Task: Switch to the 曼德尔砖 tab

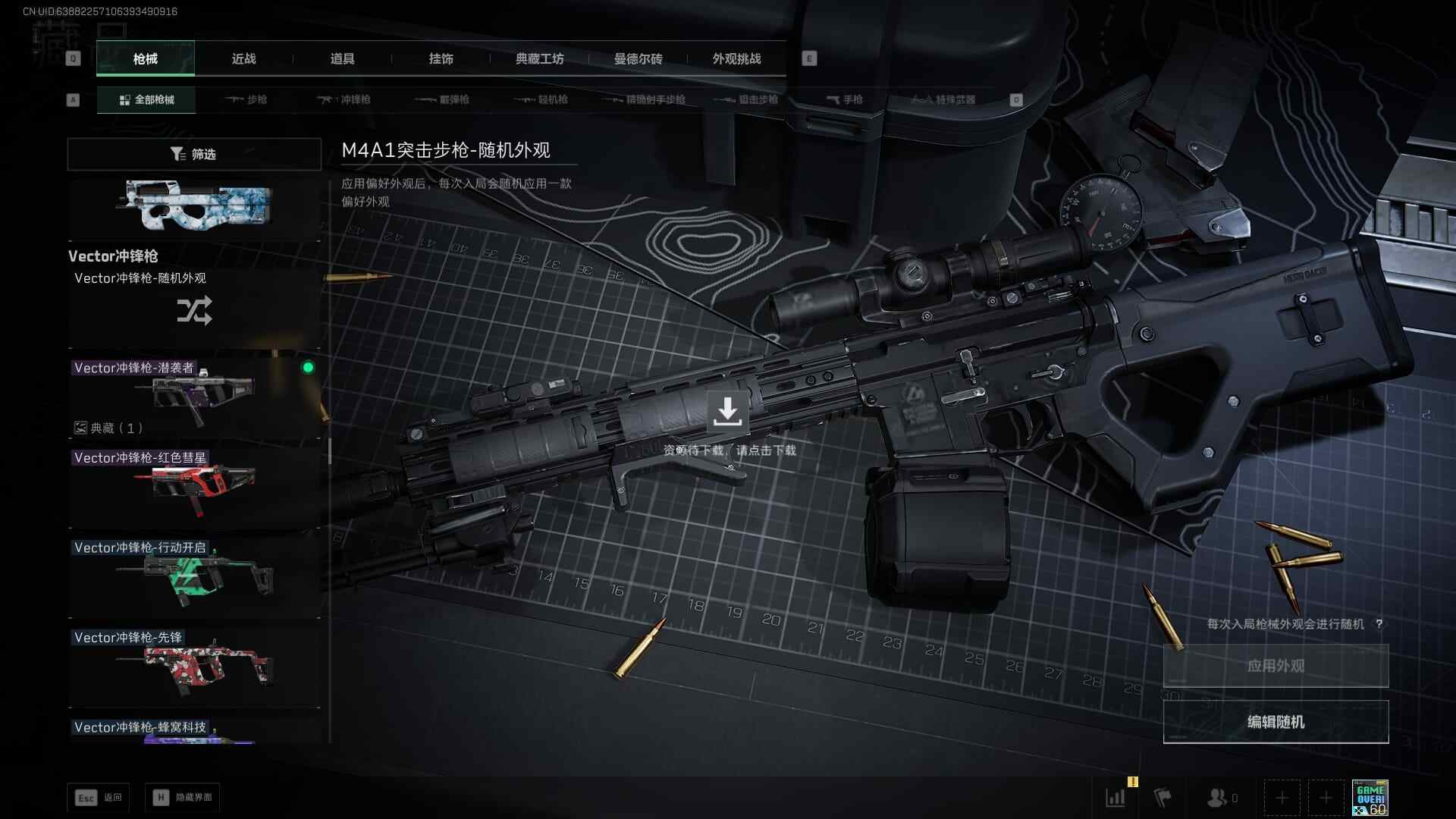Action: pos(638,59)
